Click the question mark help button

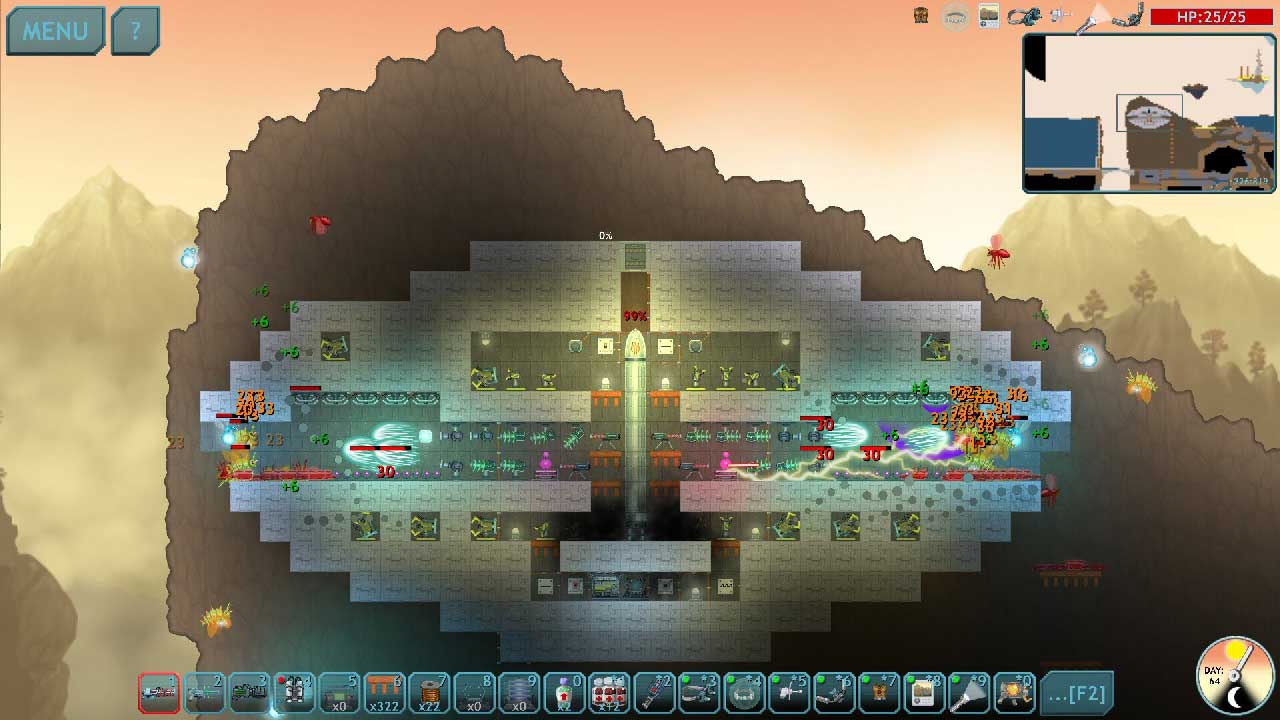(135, 31)
